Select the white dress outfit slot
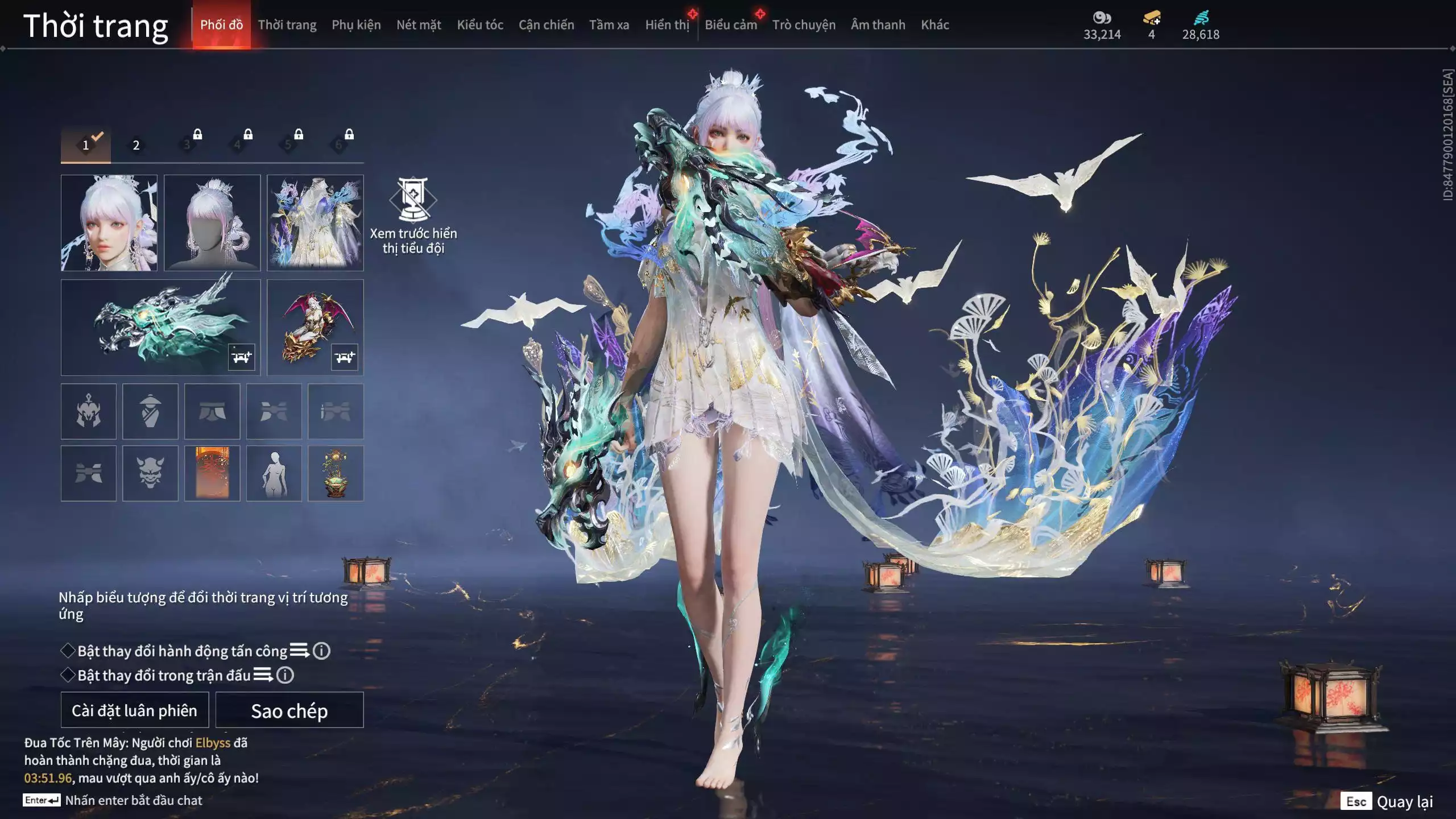 tap(315, 223)
